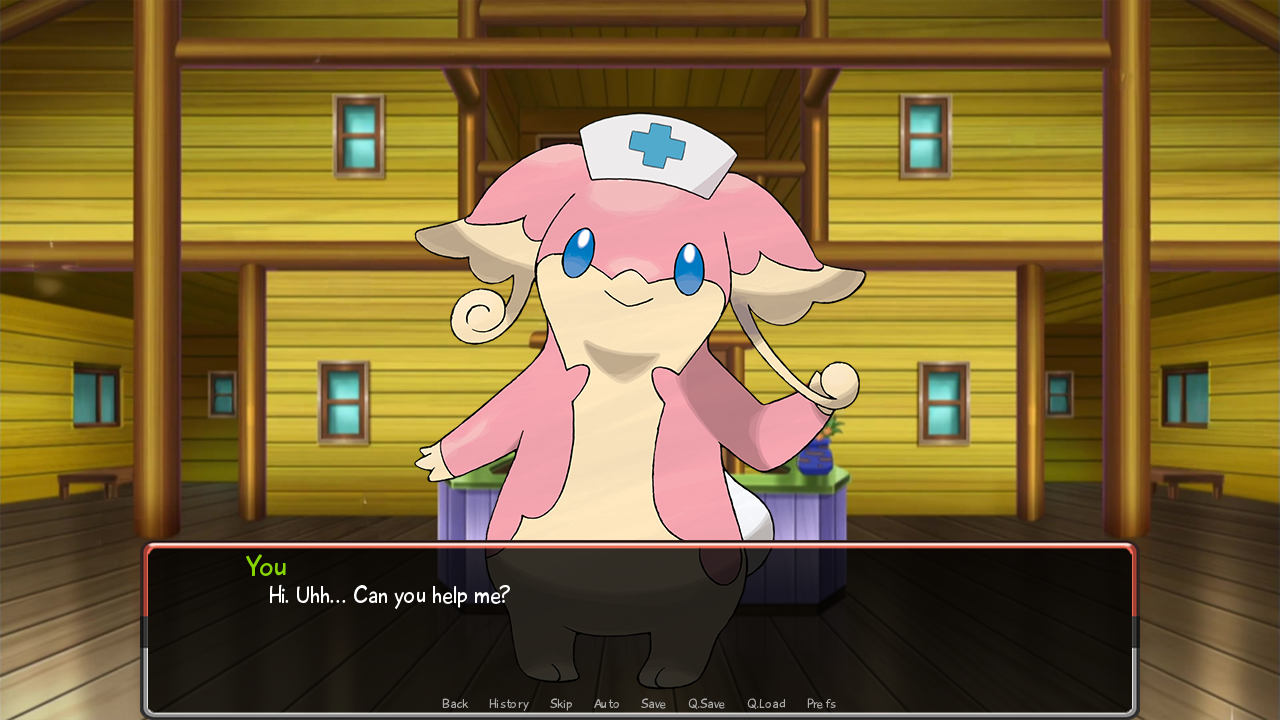The height and width of the screenshot is (720, 1280).
Task: Click the dialogue window's red border frame
Action: click(640, 547)
